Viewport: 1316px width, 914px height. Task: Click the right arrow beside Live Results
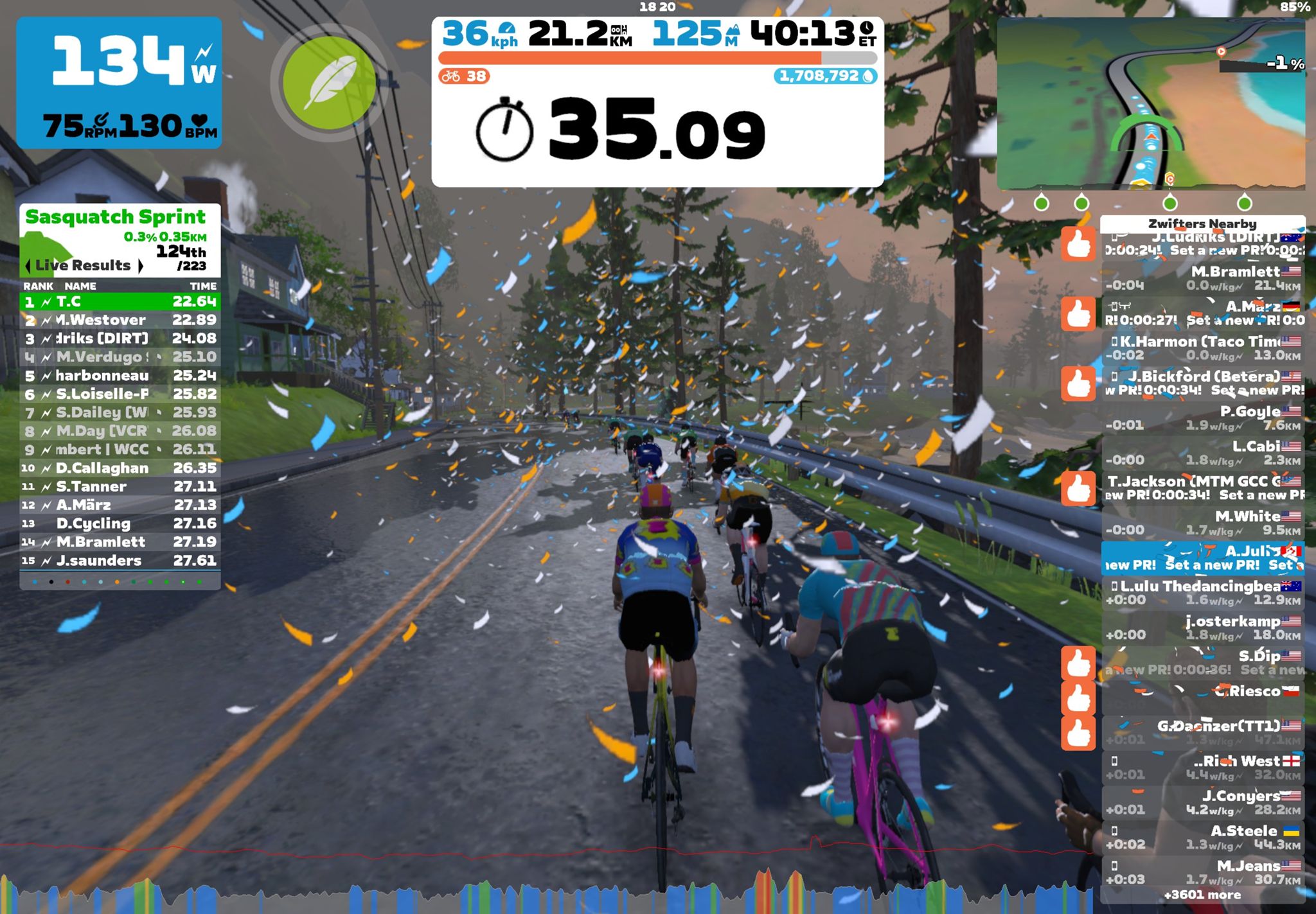pyautogui.click(x=140, y=265)
